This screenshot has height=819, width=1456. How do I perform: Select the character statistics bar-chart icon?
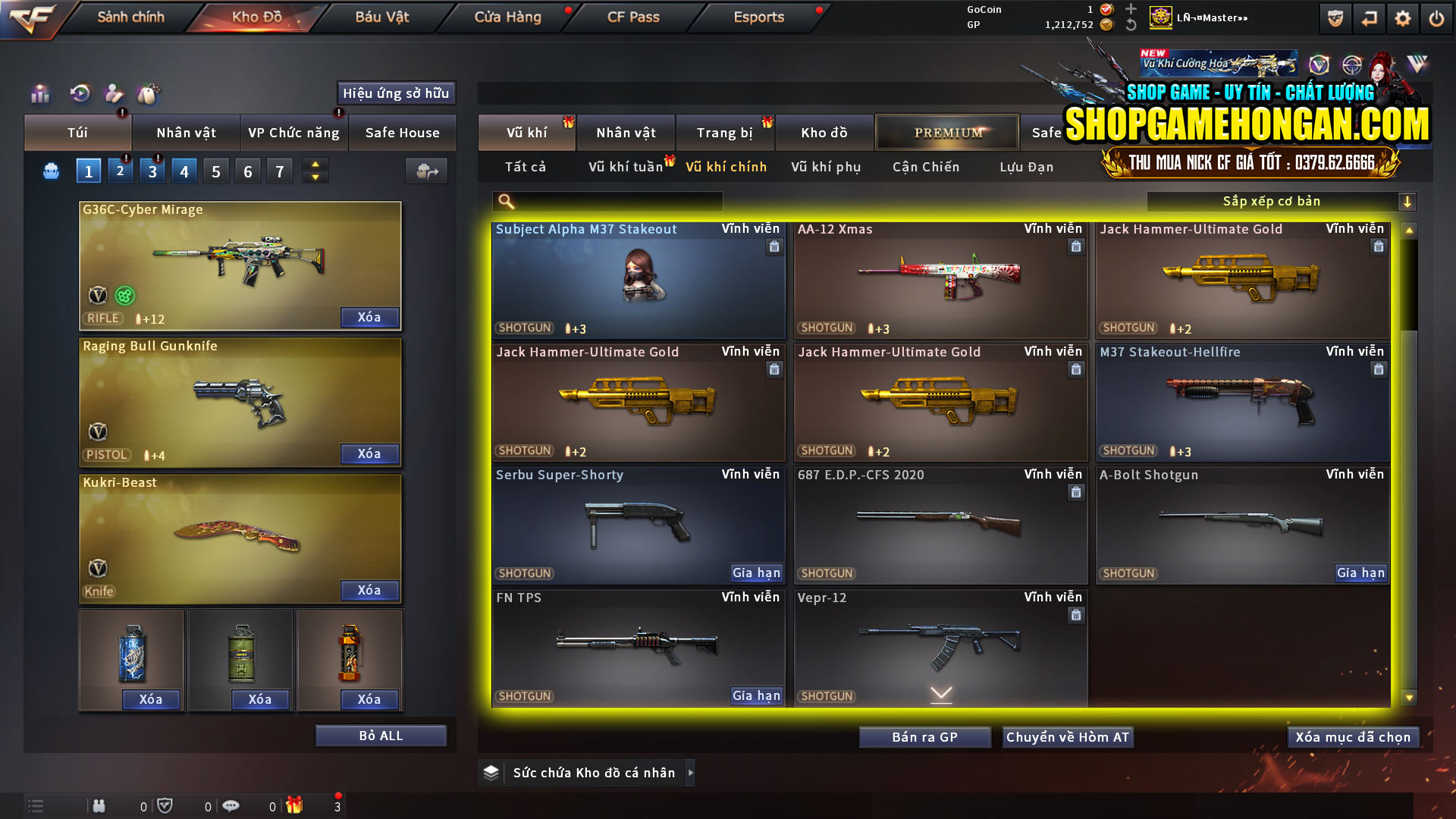(x=39, y=94)
